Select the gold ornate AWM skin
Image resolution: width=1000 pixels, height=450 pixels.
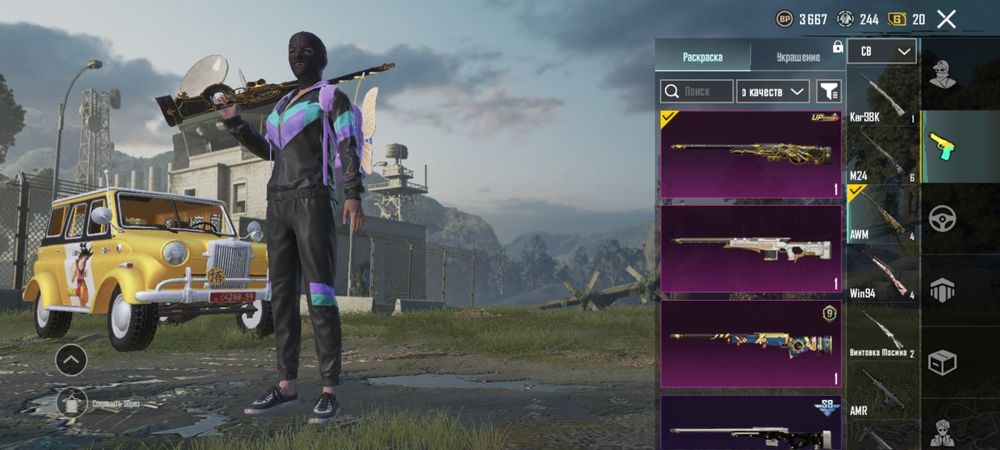751,153
